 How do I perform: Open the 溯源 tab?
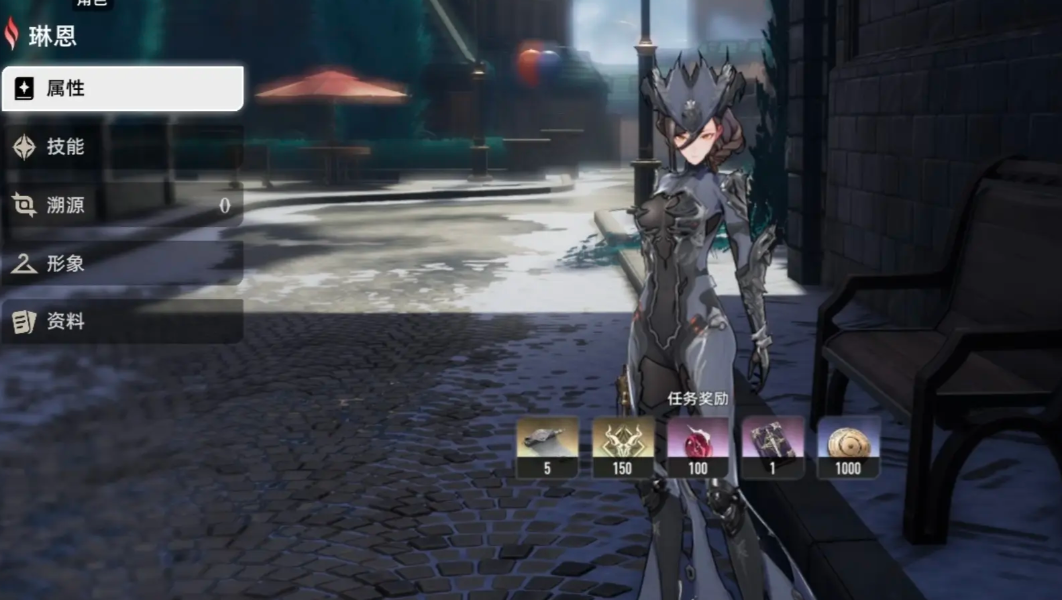[122, 206]
